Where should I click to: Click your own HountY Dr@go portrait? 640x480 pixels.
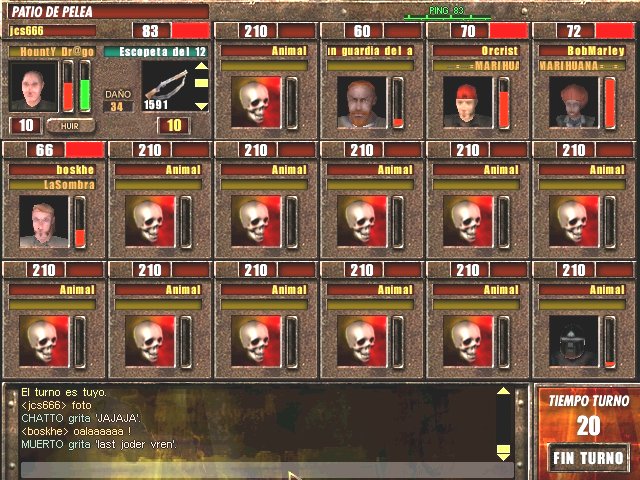point(33,86)
